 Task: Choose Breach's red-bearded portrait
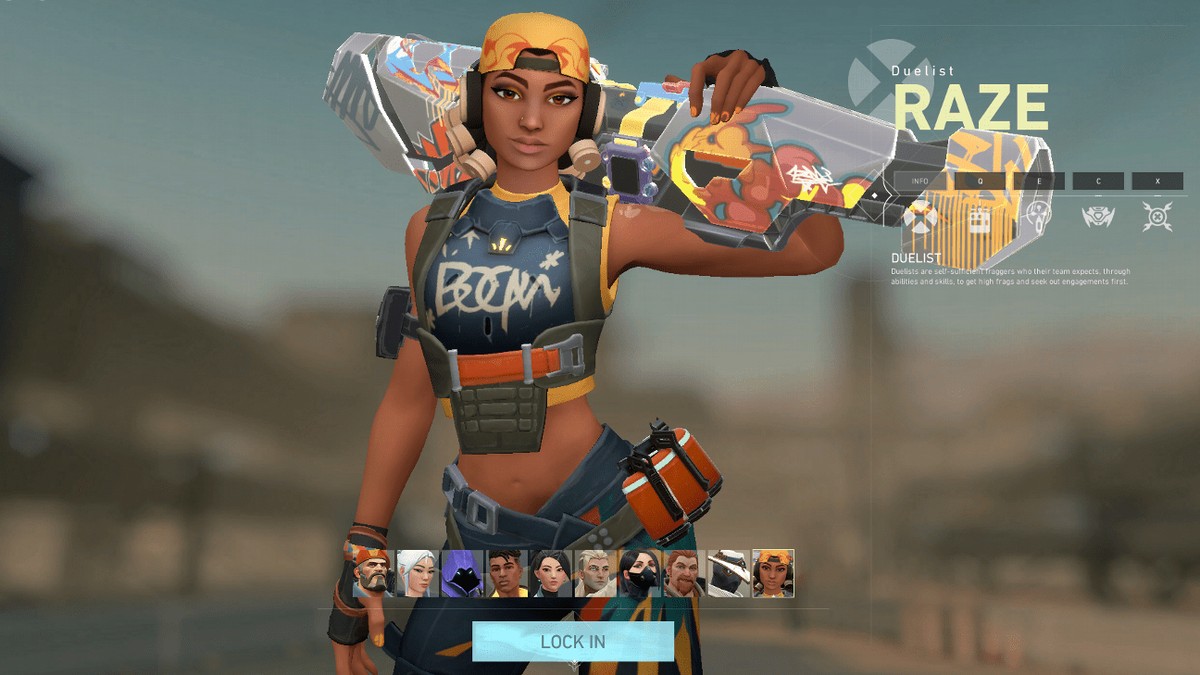(685, 573)
